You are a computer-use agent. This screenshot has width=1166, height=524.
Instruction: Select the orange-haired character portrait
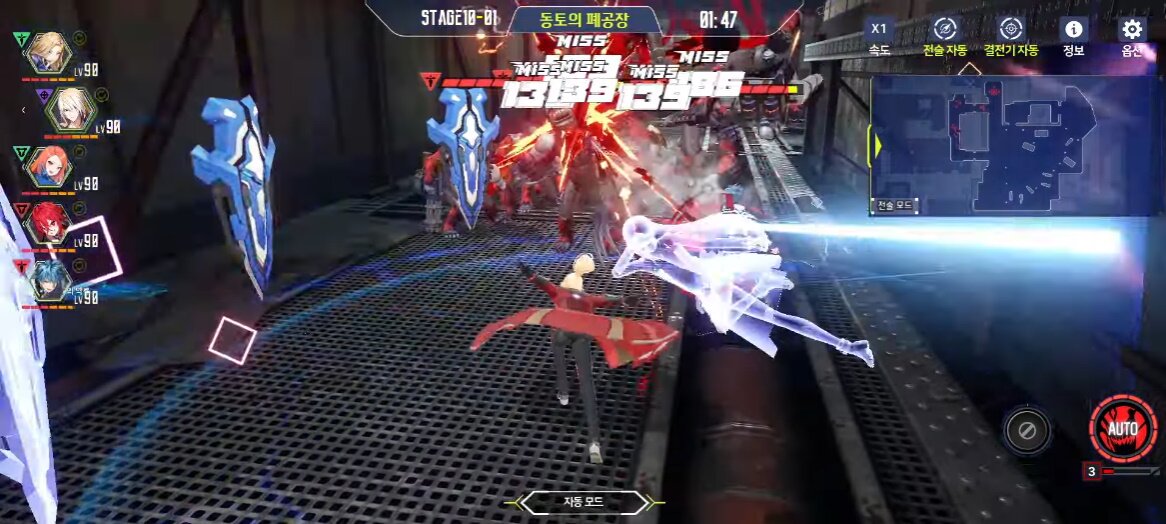(48, 165)
